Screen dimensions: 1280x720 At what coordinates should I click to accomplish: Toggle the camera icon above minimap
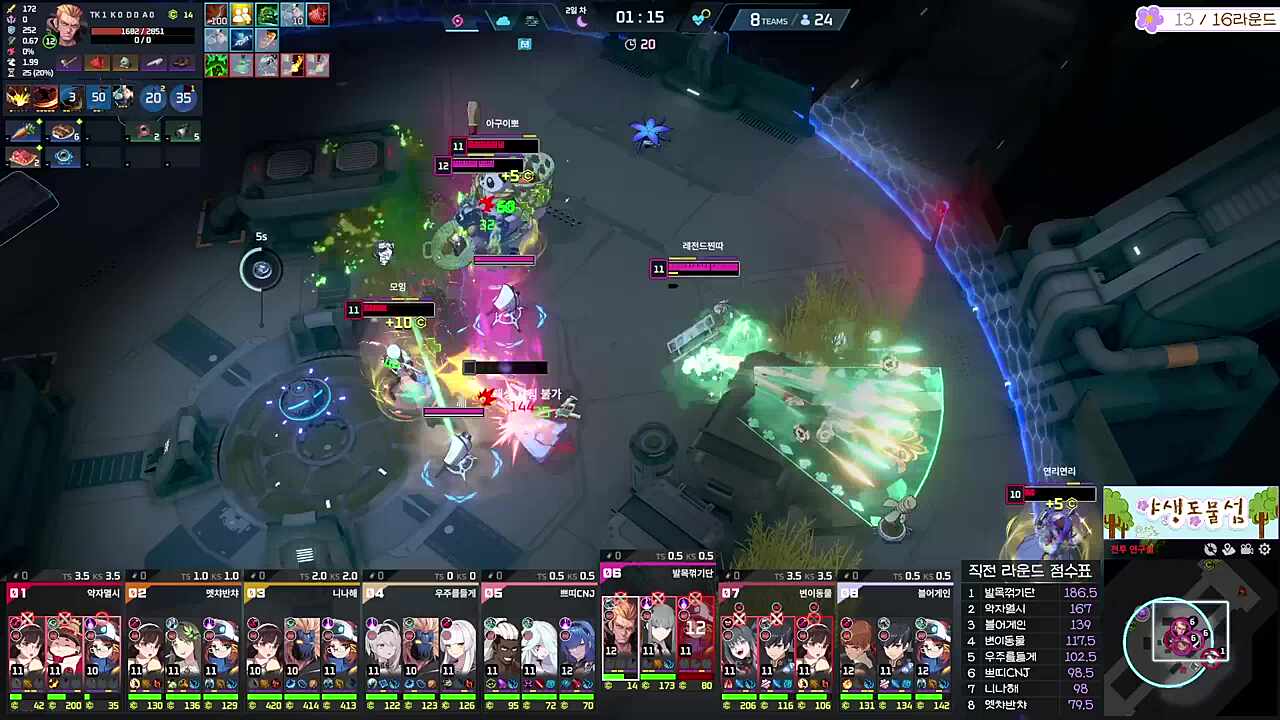point(1247,549)
